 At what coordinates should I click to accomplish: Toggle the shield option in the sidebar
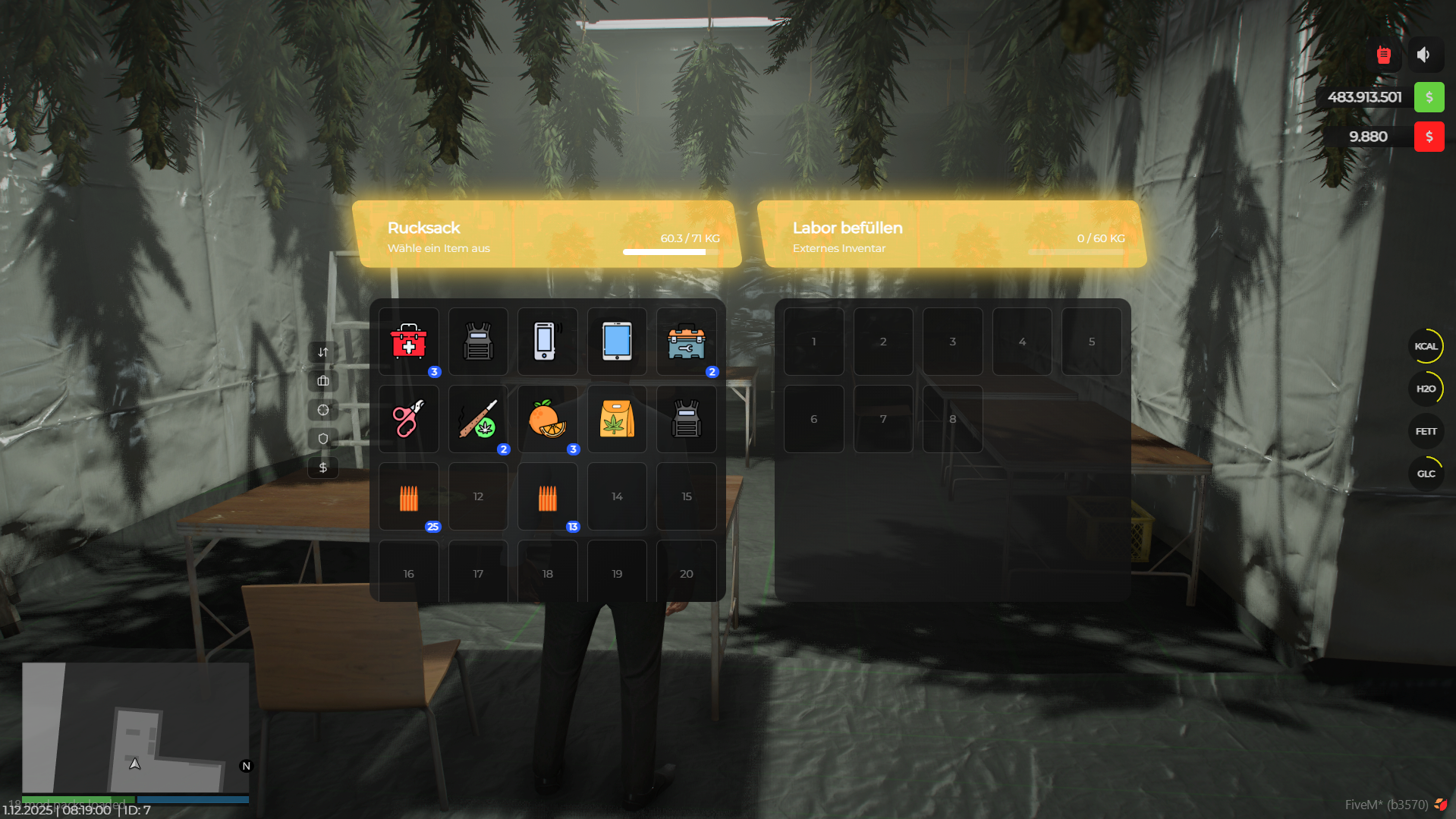(x=322, y=438)
